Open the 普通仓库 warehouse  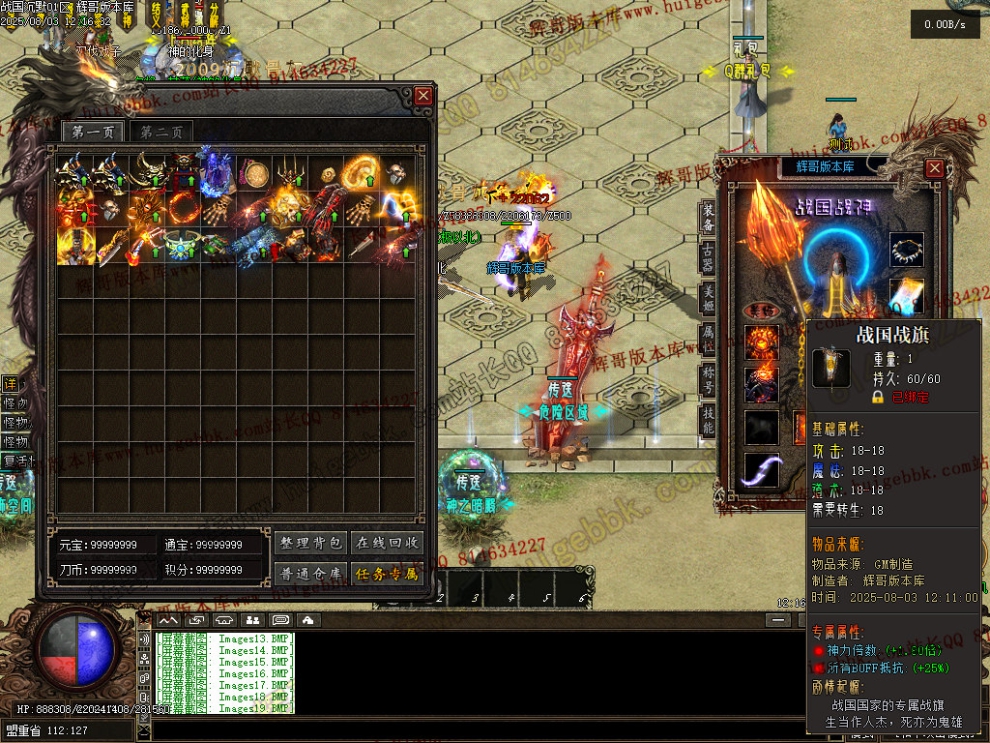(x=310, y=574)
